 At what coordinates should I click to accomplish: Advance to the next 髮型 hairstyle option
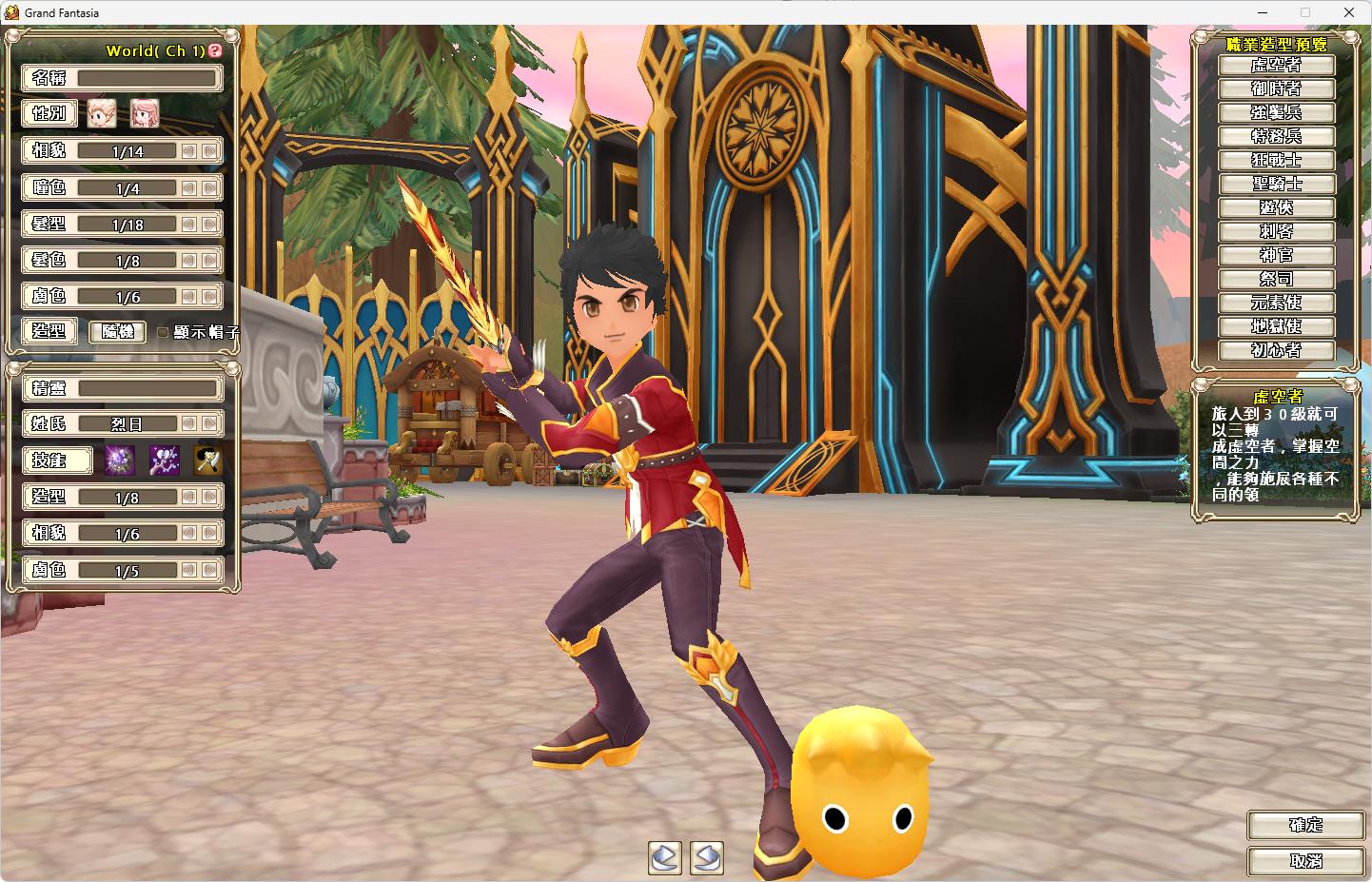click(209, 225)
